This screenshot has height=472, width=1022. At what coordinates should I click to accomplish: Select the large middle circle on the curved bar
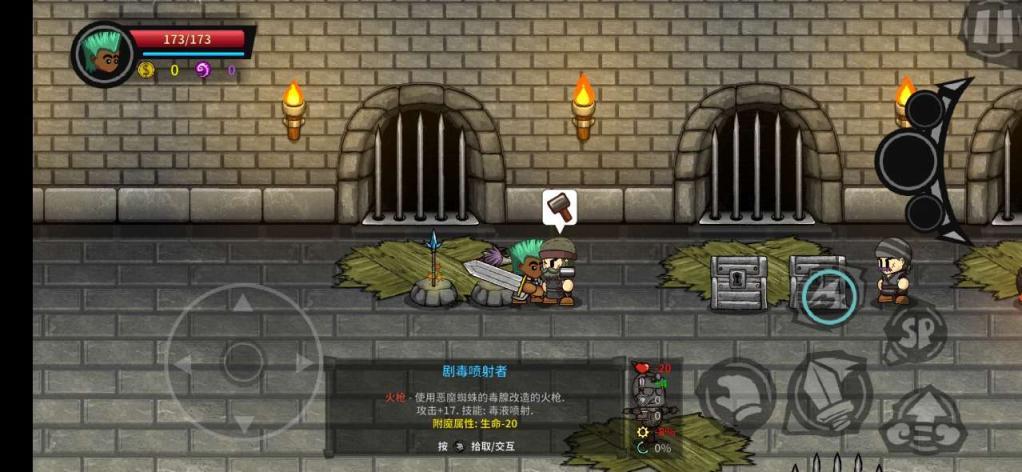(909, 159)
